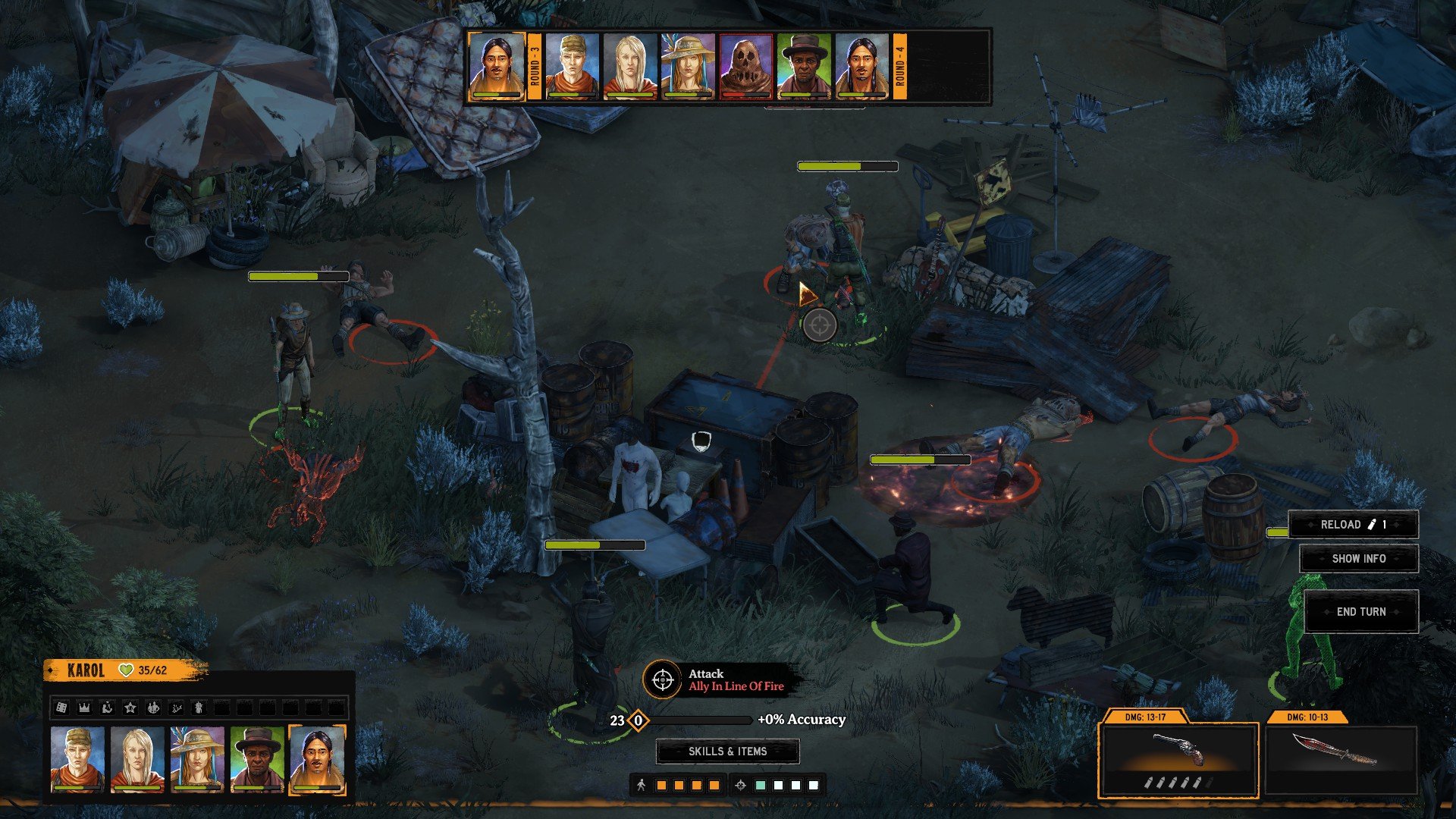
Task: Reload the equipped weapon
Action: 1353,524
